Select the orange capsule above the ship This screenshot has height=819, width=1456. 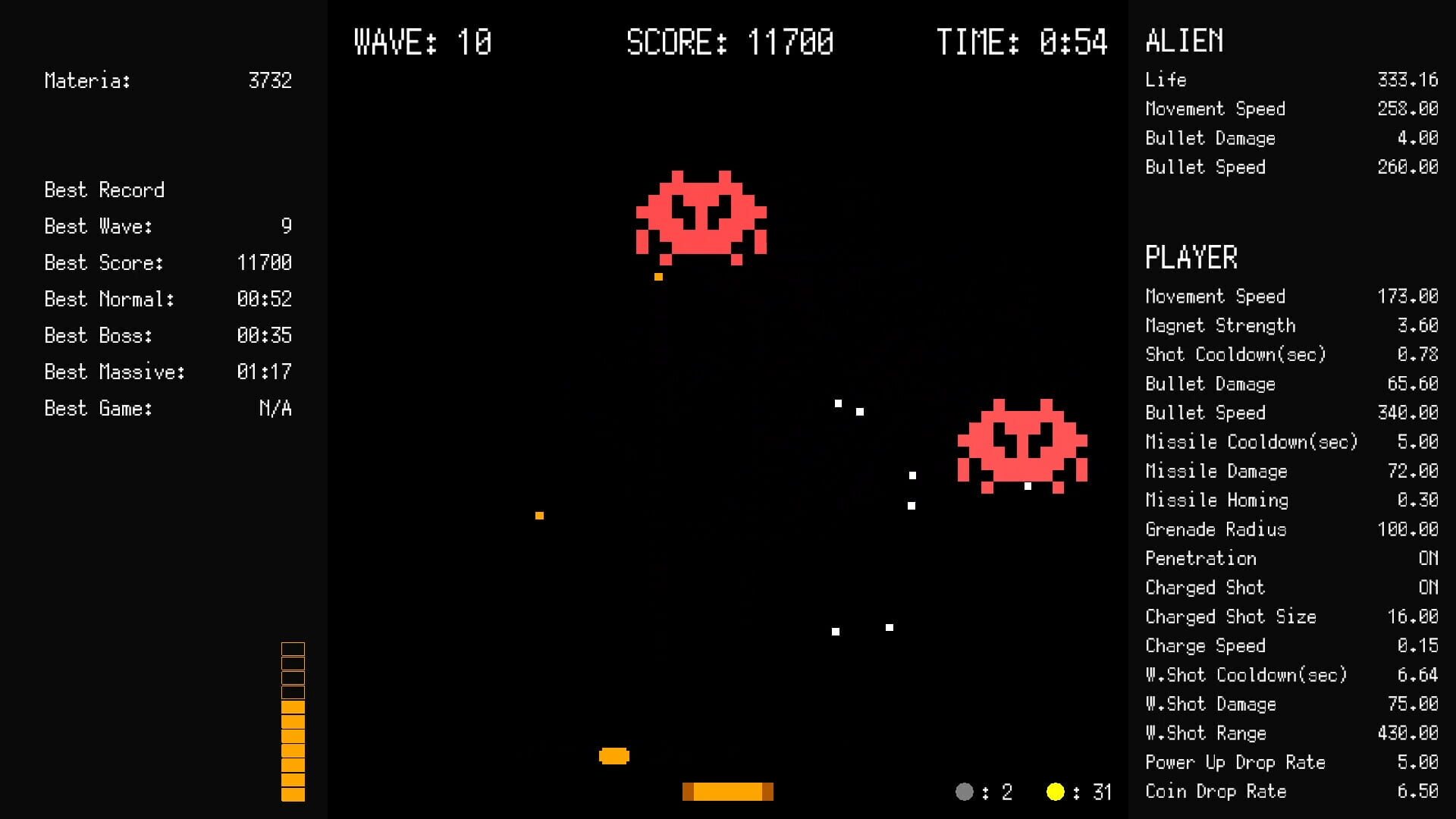(614, 755)
